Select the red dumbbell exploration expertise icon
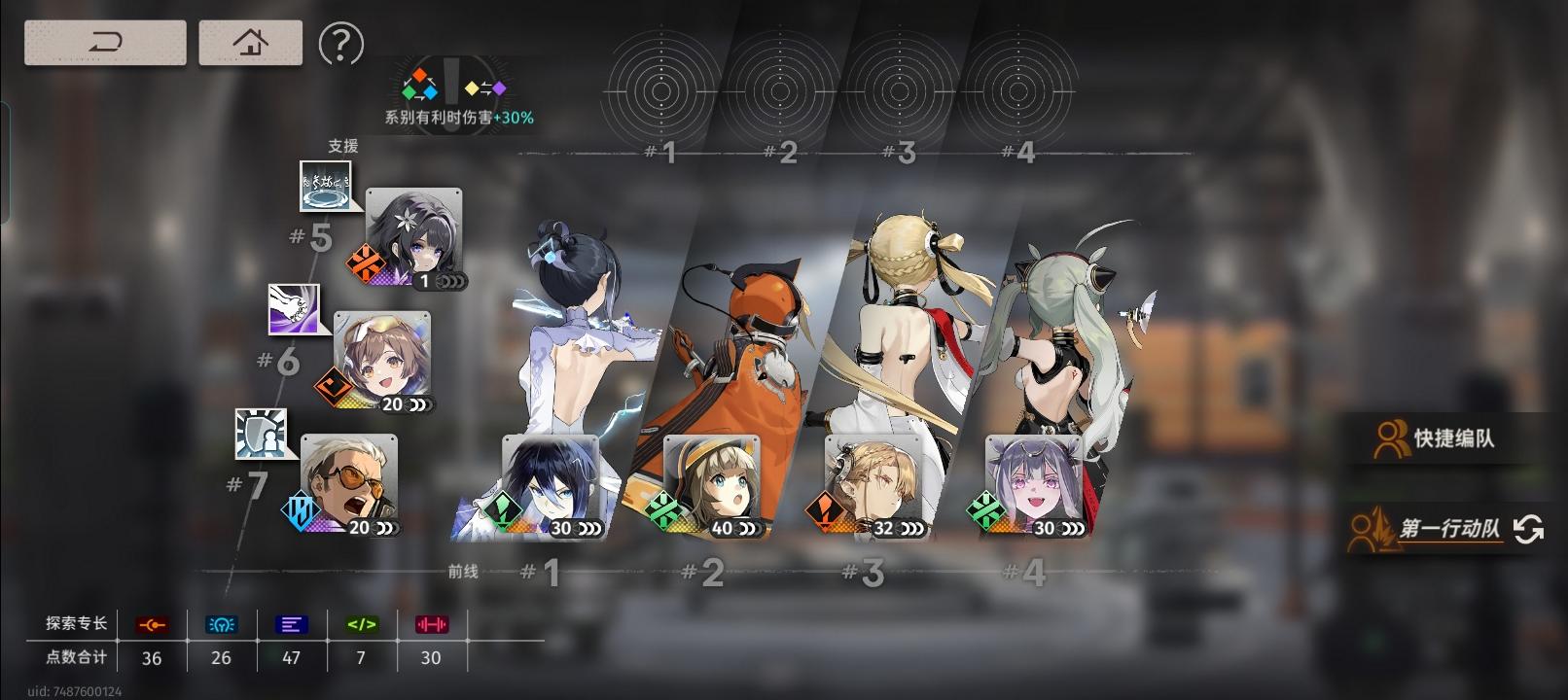This screenshot has width=1568, height=700. 431,625
